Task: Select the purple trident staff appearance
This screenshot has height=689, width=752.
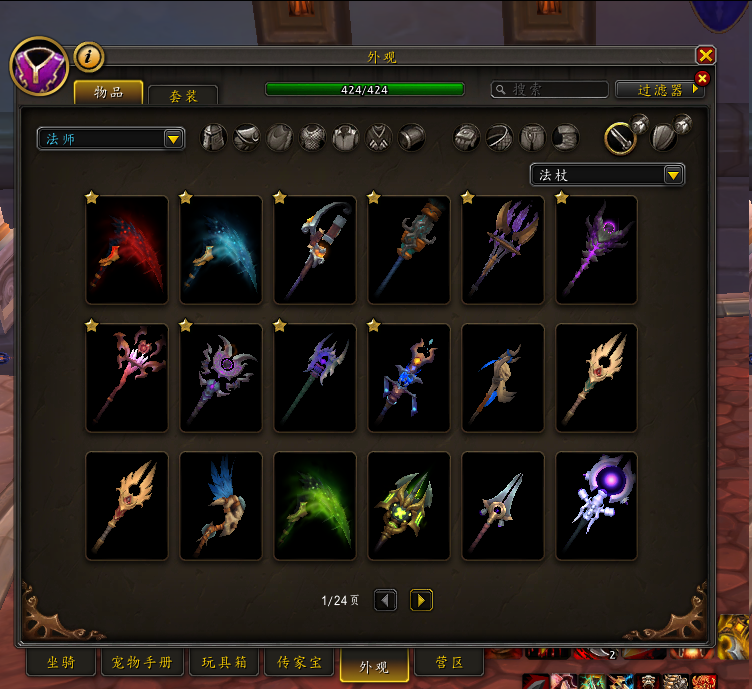Action: click(503, 250)
